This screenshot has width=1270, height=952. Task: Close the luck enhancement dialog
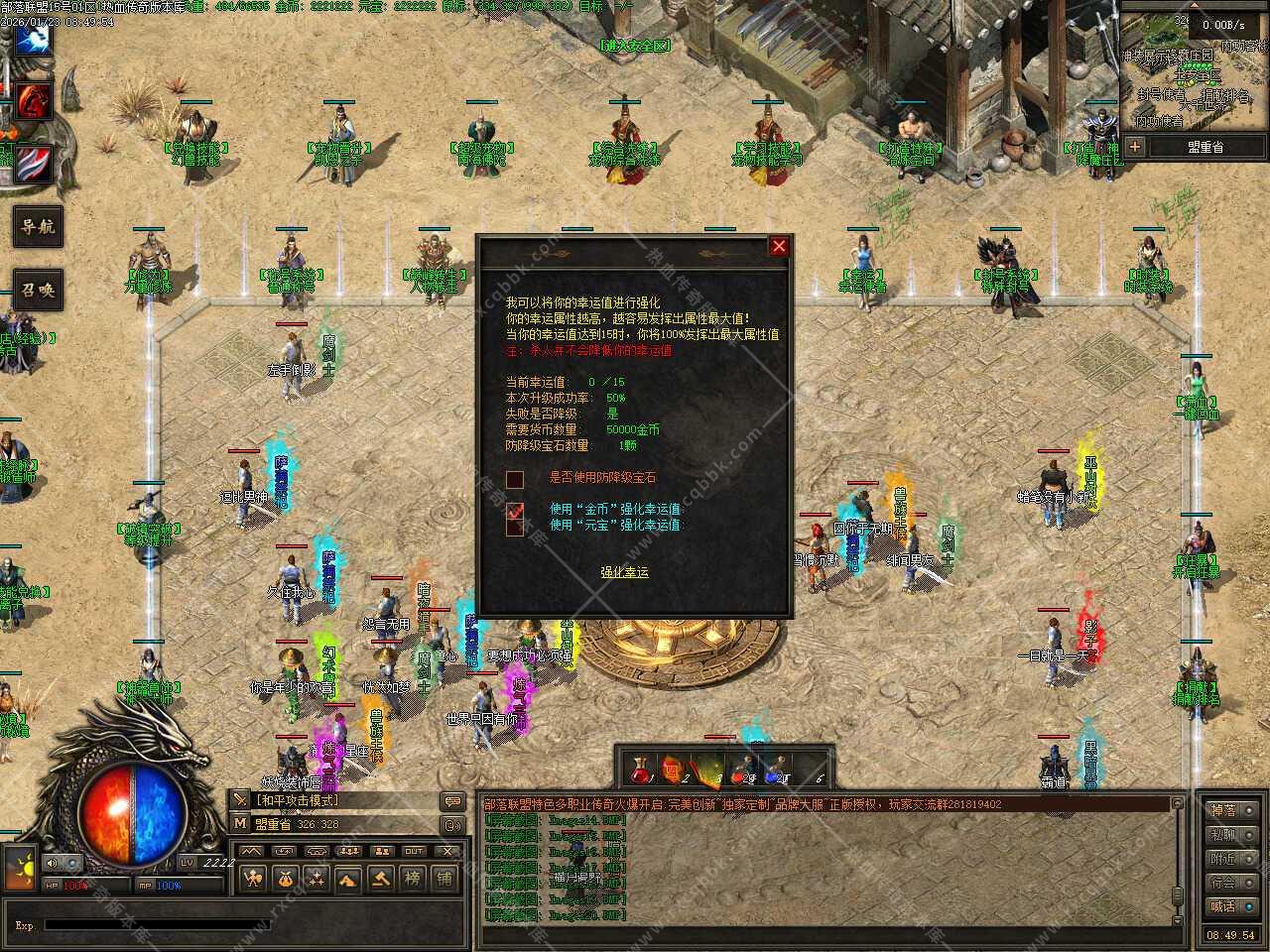click(x=779, y=246)
